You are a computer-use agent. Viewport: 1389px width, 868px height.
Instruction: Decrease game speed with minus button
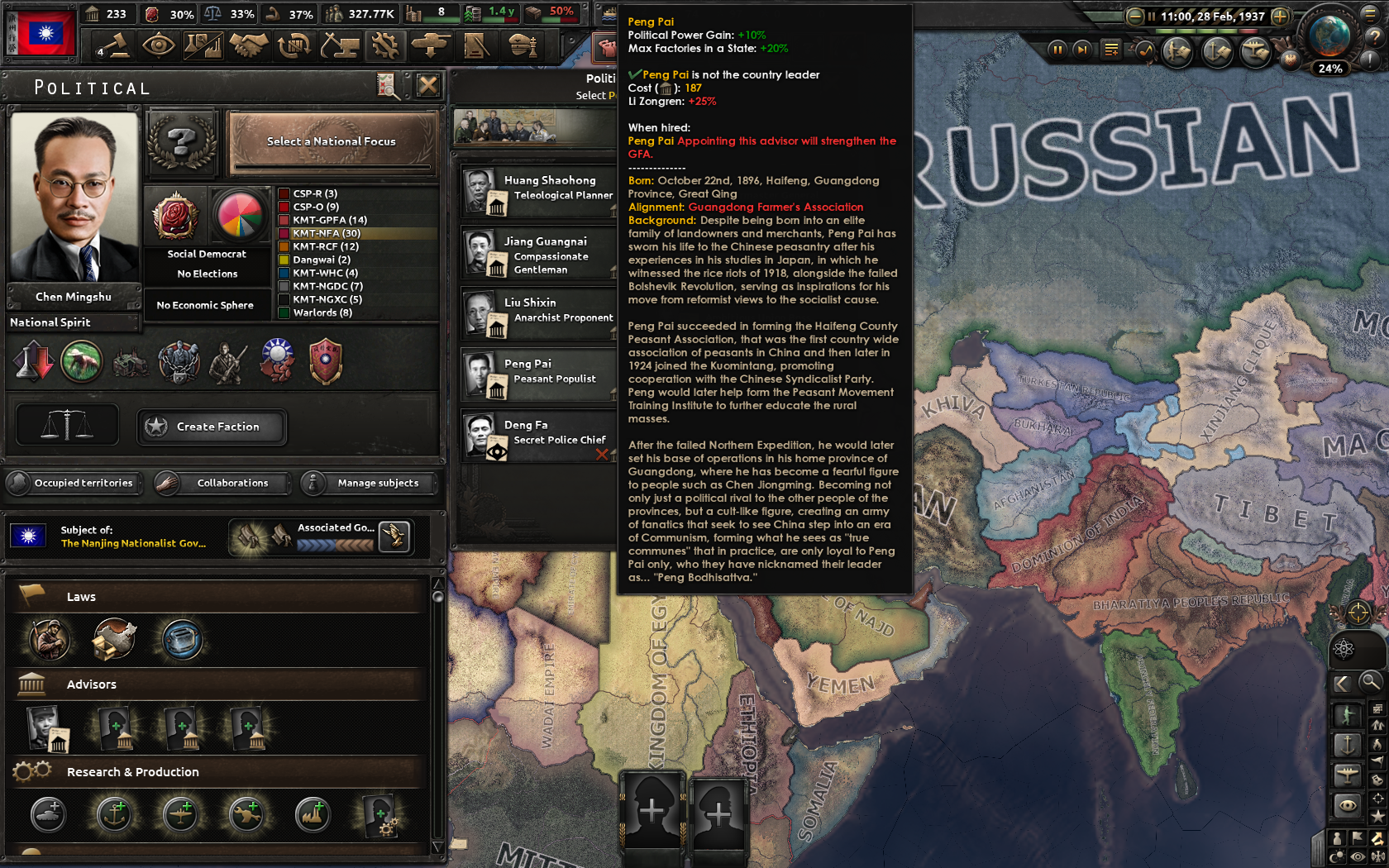[1134, 16]
